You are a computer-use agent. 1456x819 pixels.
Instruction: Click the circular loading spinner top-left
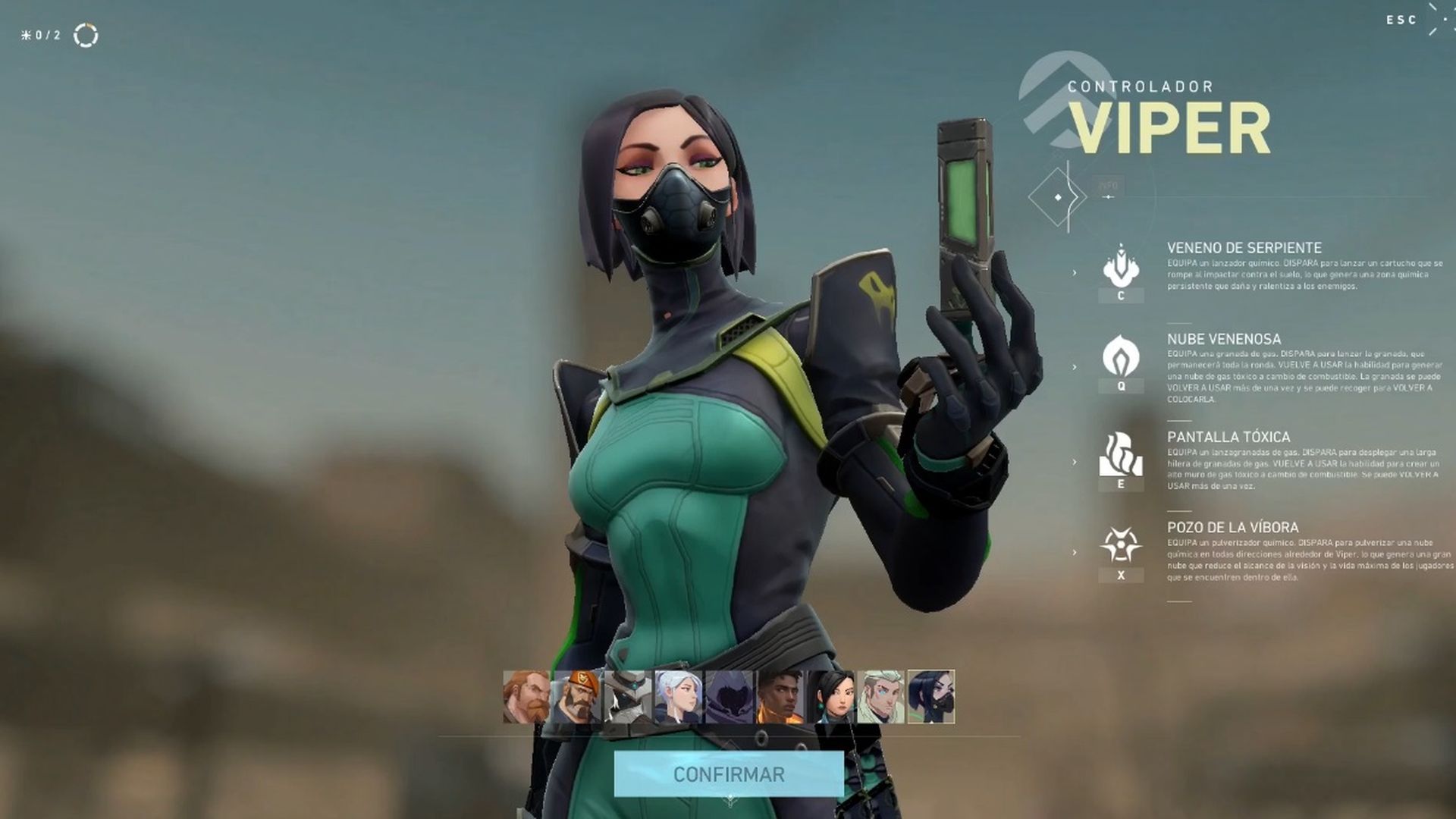(x=86, y=35)
